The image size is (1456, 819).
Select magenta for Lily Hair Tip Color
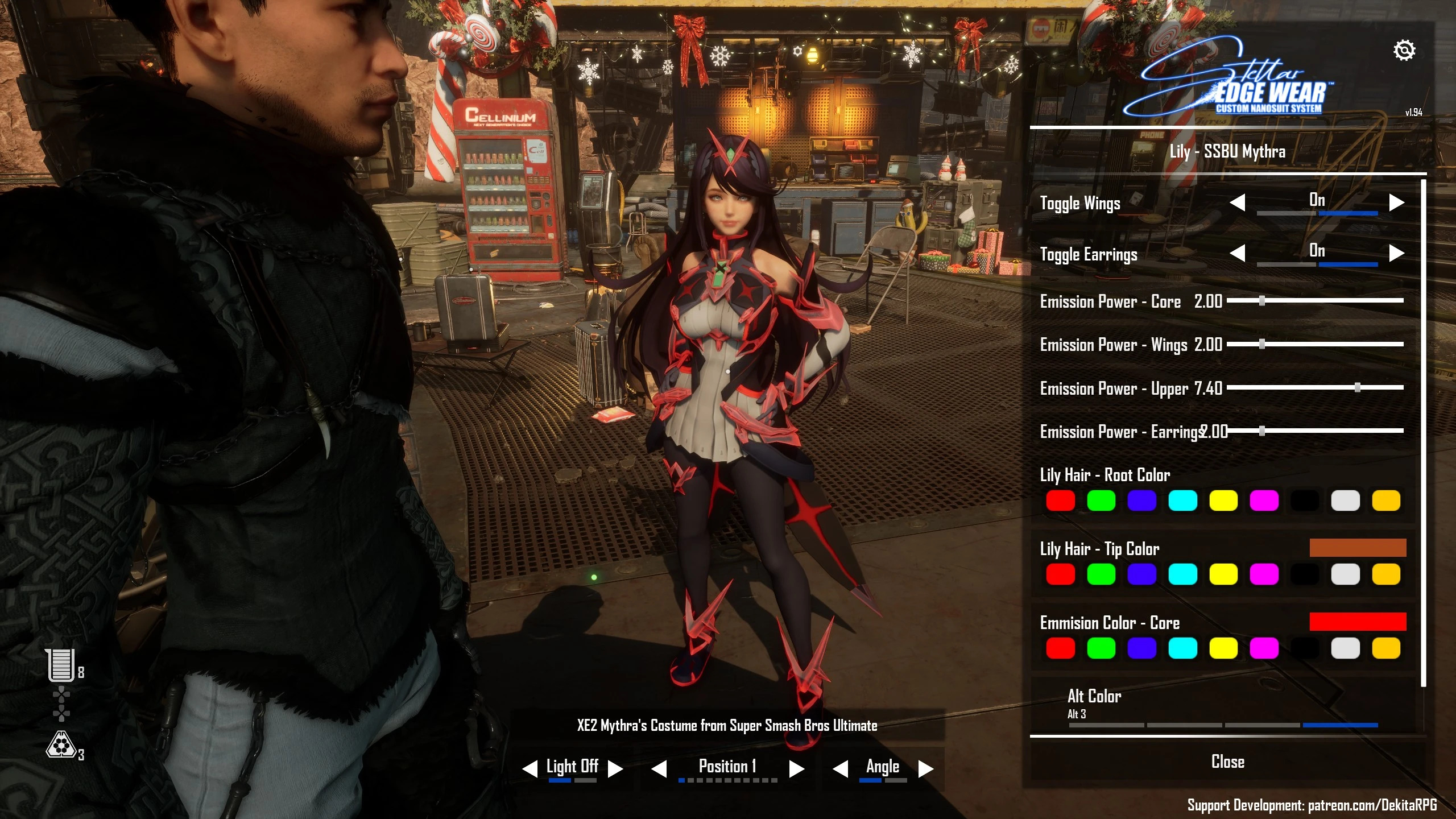[1264, 574]
